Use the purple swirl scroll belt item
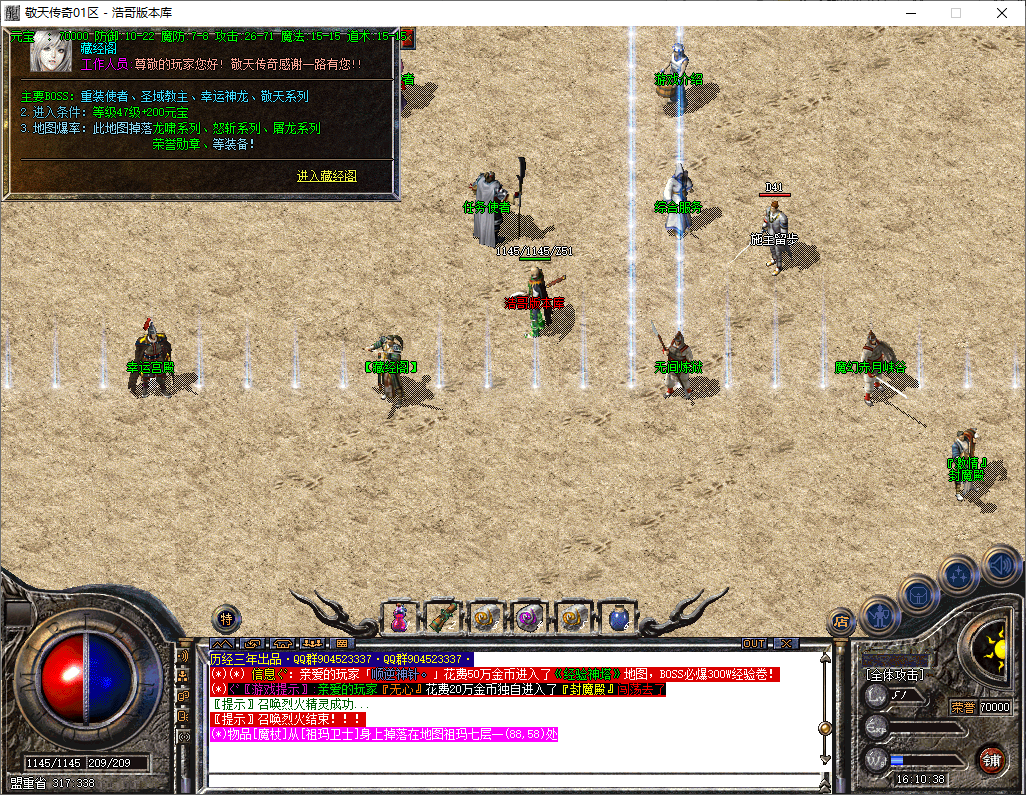Viewport: 1026px width, 795px height. coord(529,618)
